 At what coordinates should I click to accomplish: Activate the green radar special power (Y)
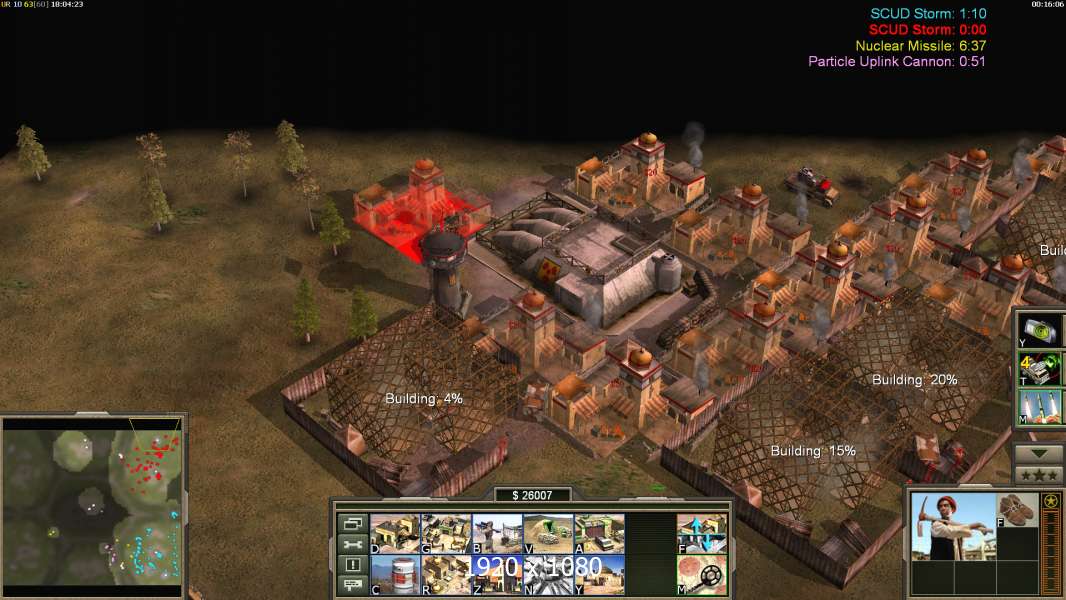tap(1037, 330)
